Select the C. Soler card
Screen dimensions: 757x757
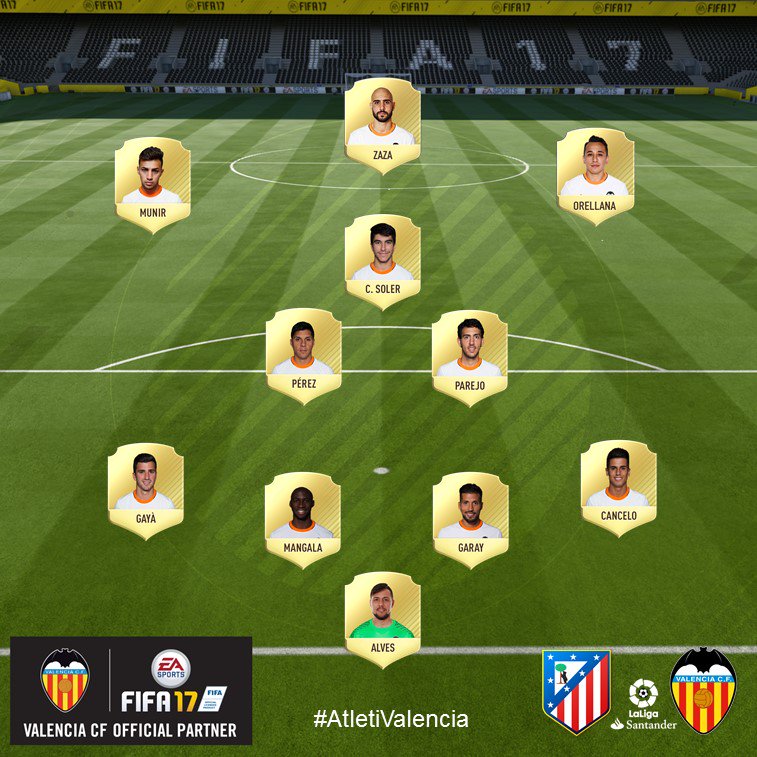point(381,260)
